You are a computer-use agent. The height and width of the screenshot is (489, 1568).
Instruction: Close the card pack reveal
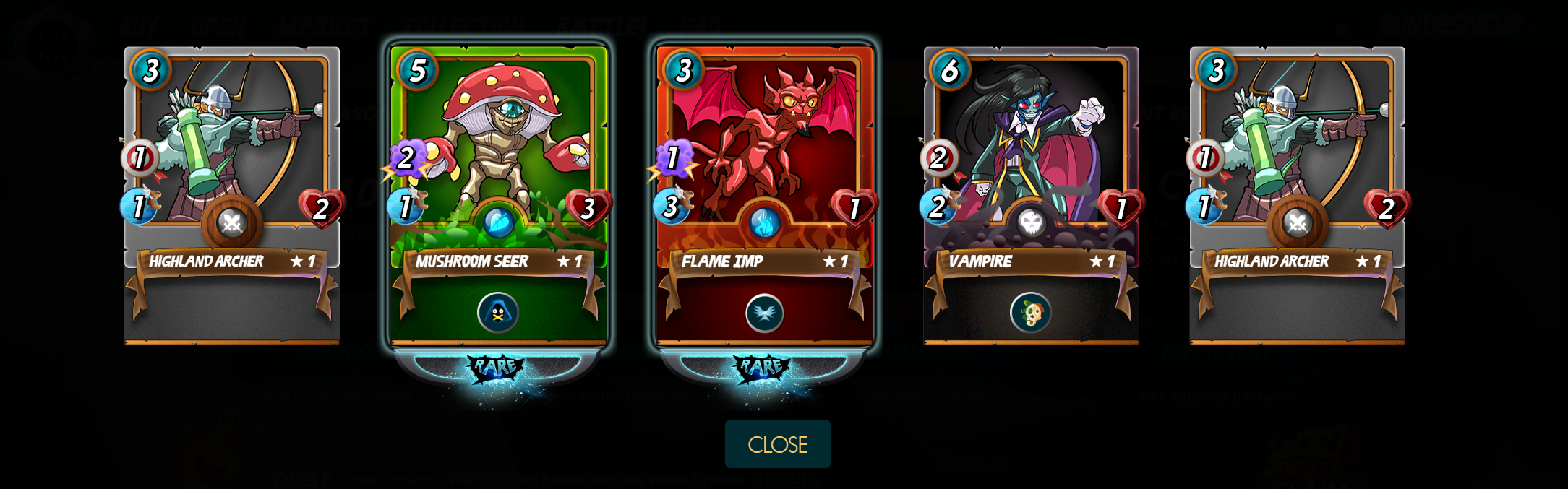(777, 444)
